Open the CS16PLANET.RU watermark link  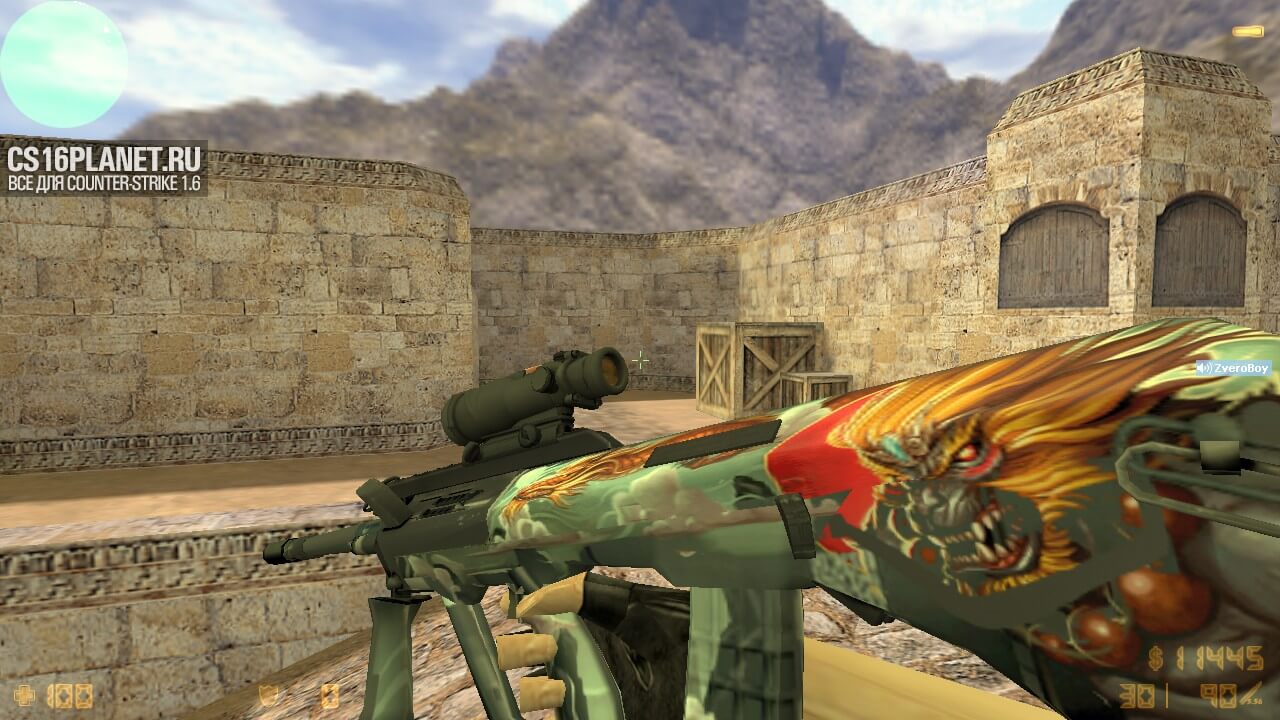pos(104,168)
